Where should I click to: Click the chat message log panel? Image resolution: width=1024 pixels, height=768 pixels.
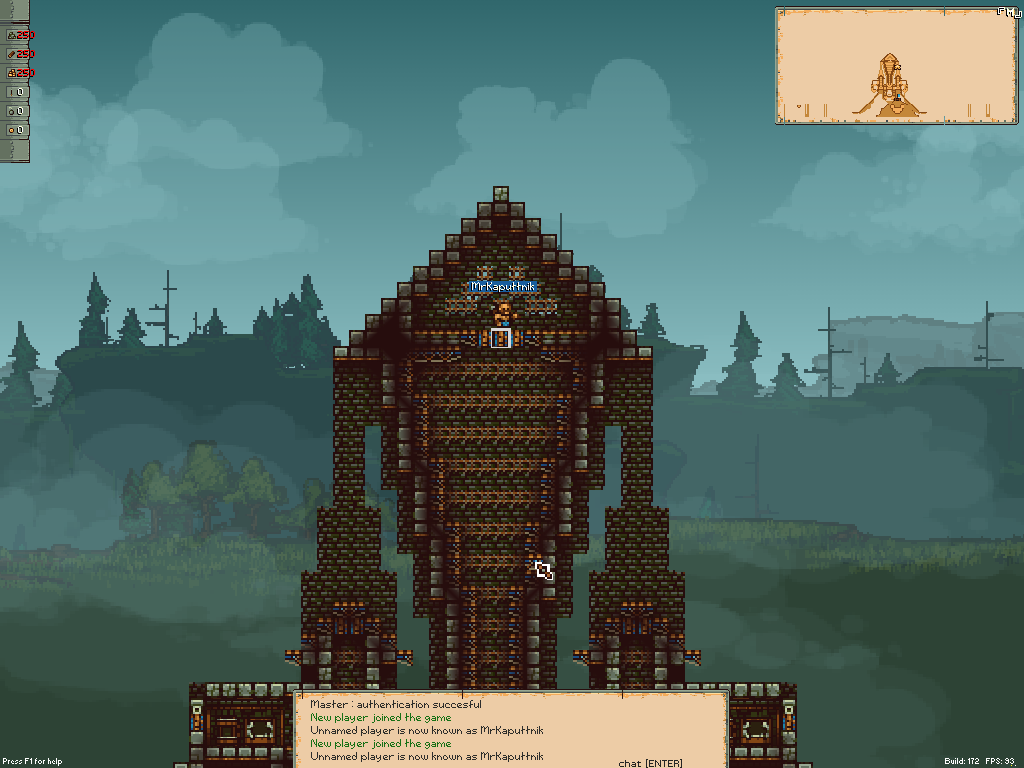tap(510, 730)
